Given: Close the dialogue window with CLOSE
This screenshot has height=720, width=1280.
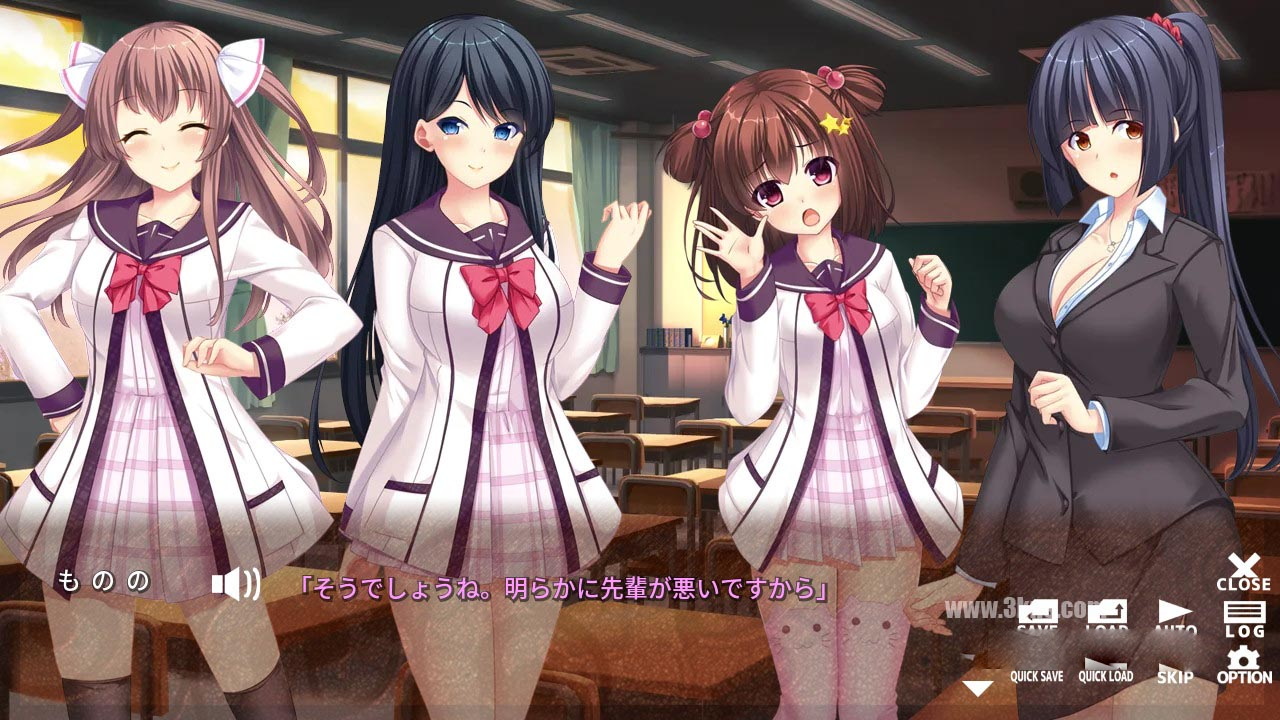Looking at the screenshot, I should [1243, 572].
